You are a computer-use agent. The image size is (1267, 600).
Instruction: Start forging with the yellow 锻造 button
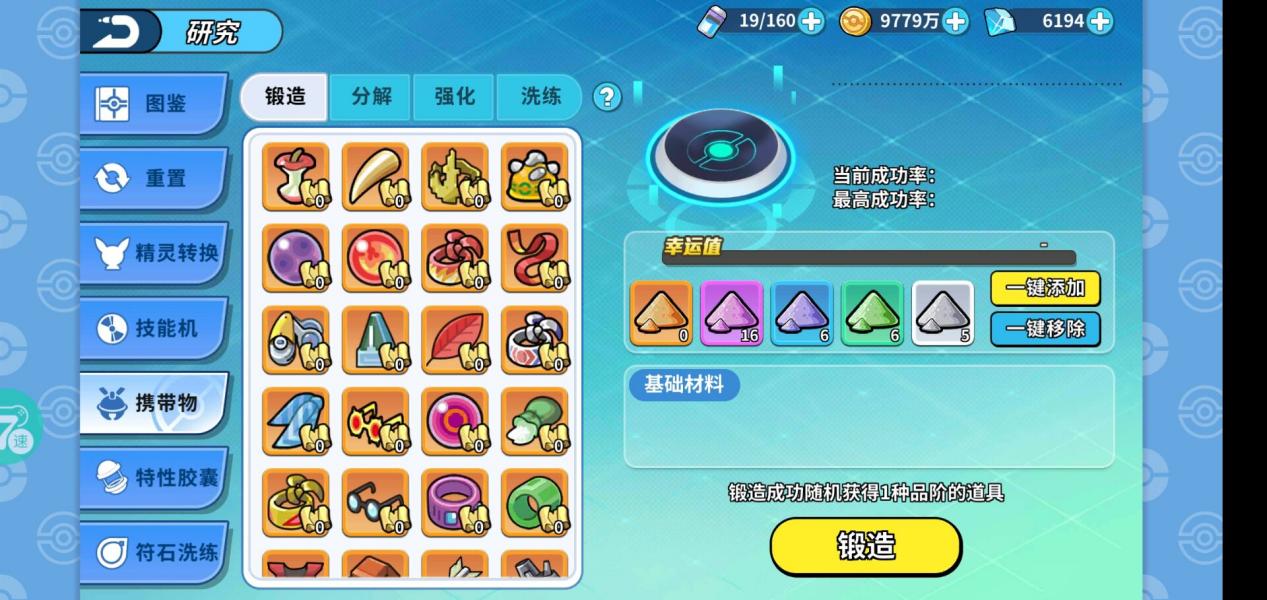[x=865, y=547]
